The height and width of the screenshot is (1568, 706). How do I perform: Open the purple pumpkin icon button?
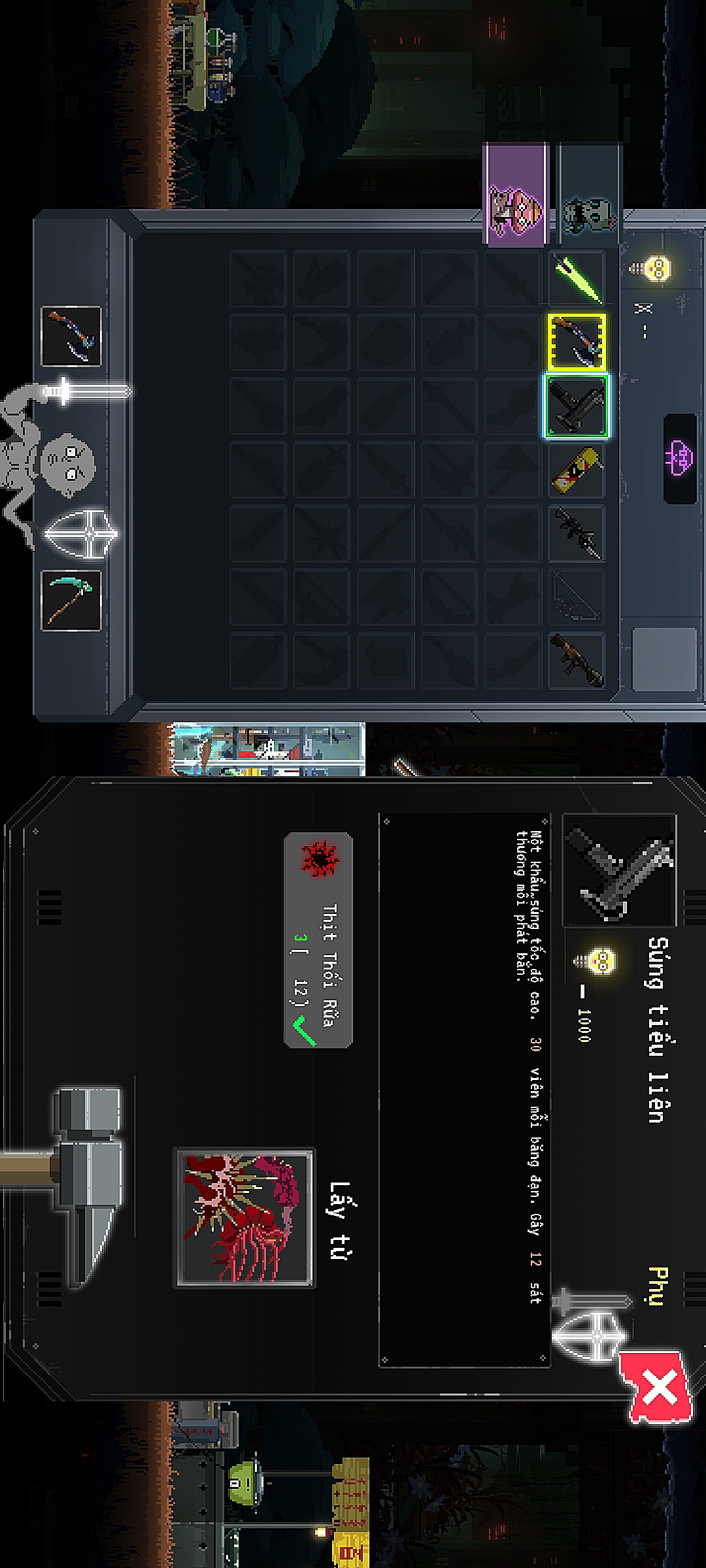[x=680, y=456]
